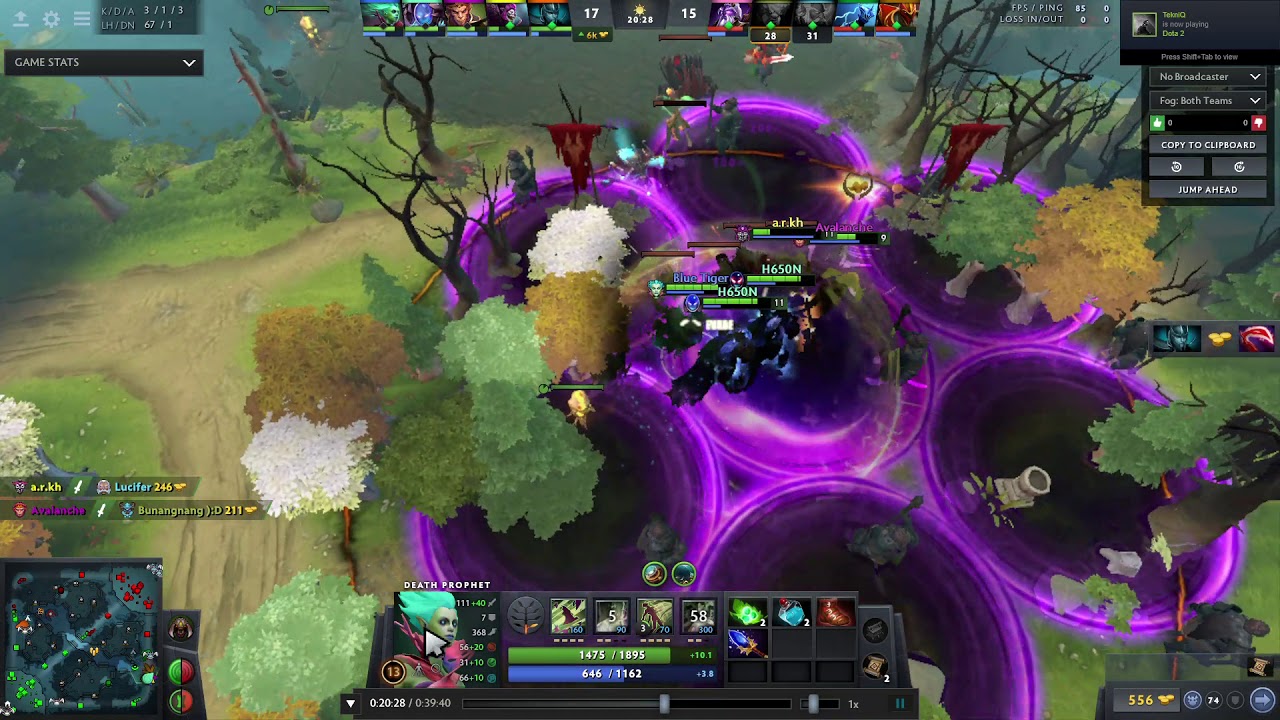Viewport: 1280px width, 720px height.
Task: Open the settings gear in the top-left
Action: pyautogui.click(x=53, y=17)
